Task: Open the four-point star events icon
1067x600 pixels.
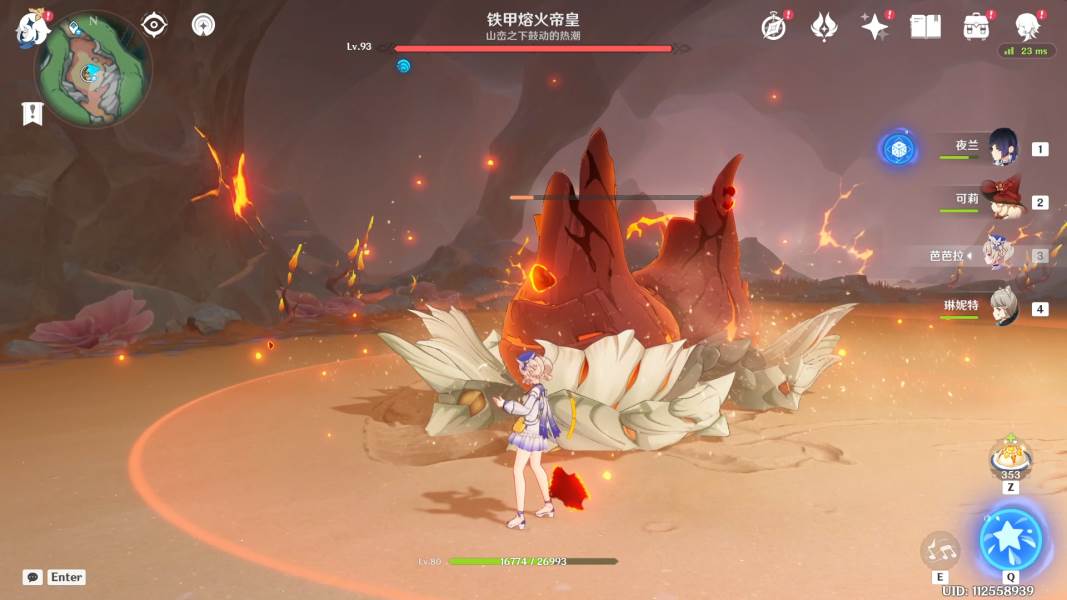Action: (875, 27)
